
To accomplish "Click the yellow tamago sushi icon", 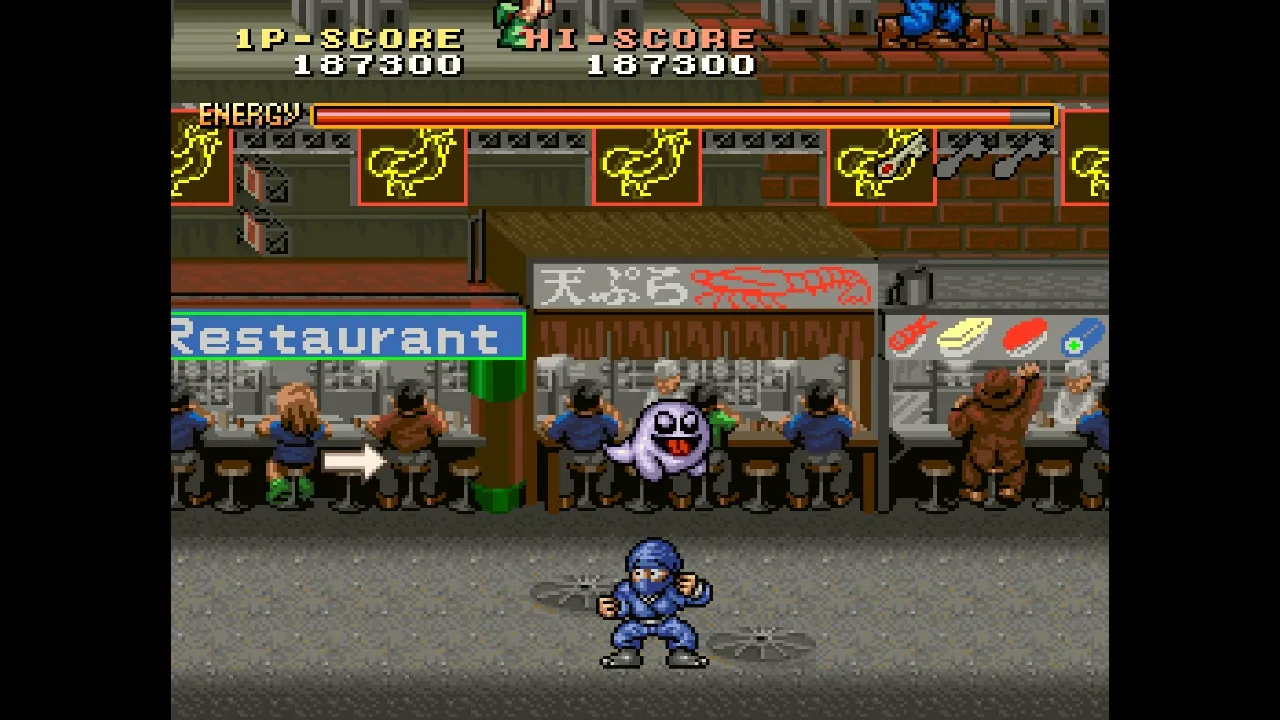I will pos(965,335).
